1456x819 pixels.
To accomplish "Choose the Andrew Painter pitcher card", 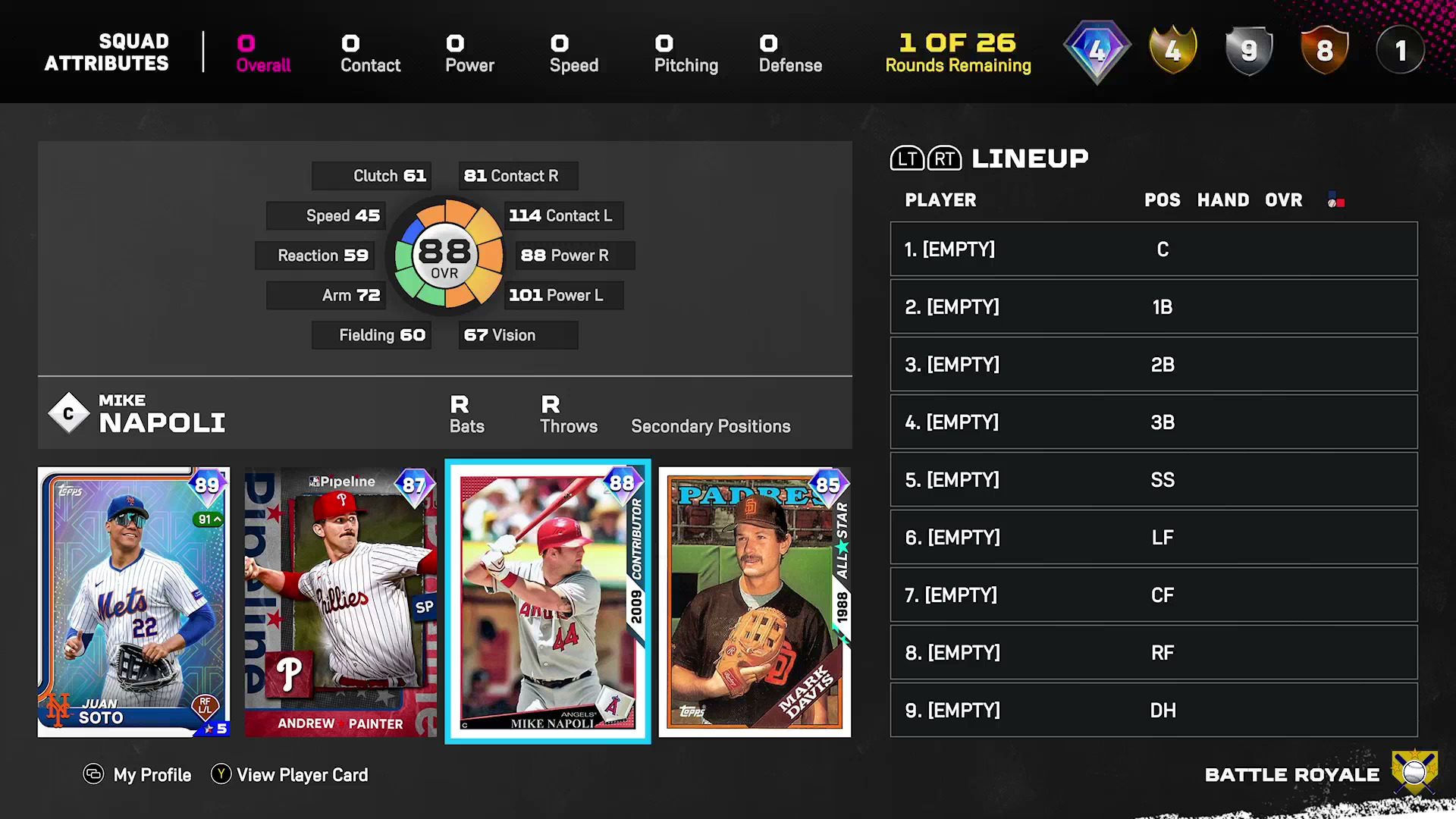I will point(340,601).
